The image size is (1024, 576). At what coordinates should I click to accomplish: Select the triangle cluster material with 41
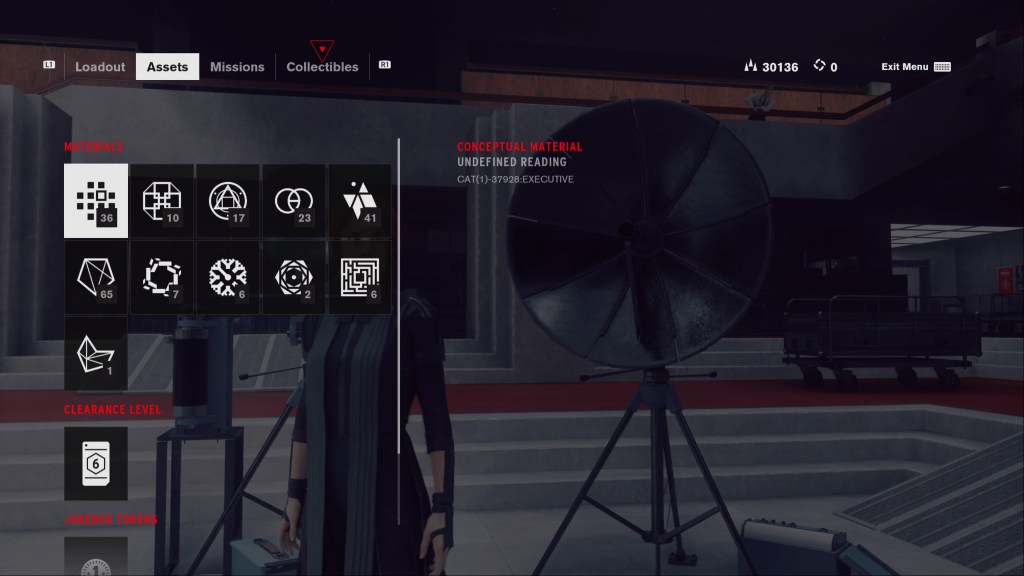[x=360, y=201]
